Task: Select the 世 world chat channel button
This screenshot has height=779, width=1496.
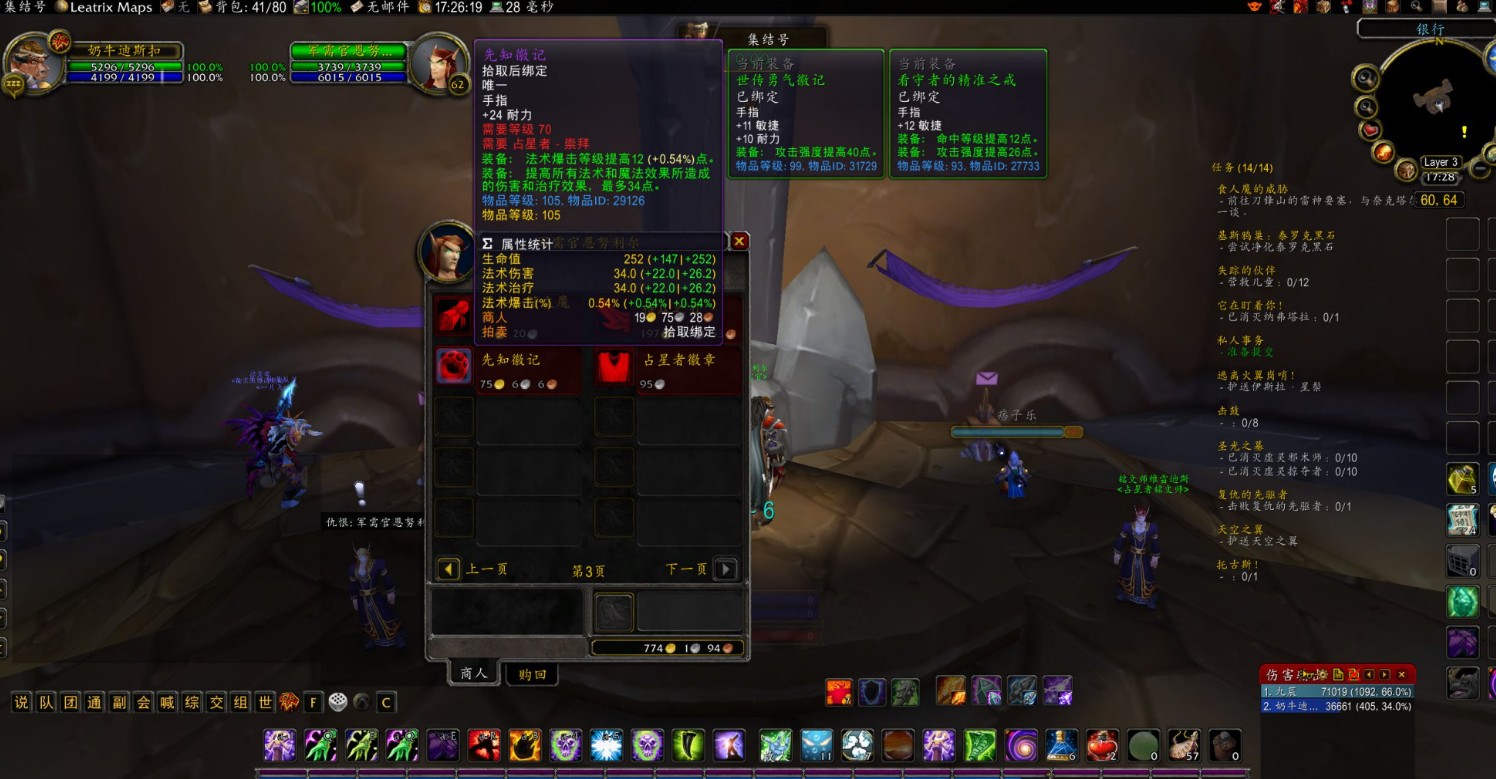Action: pyautogui.click(x=265, y=702)
